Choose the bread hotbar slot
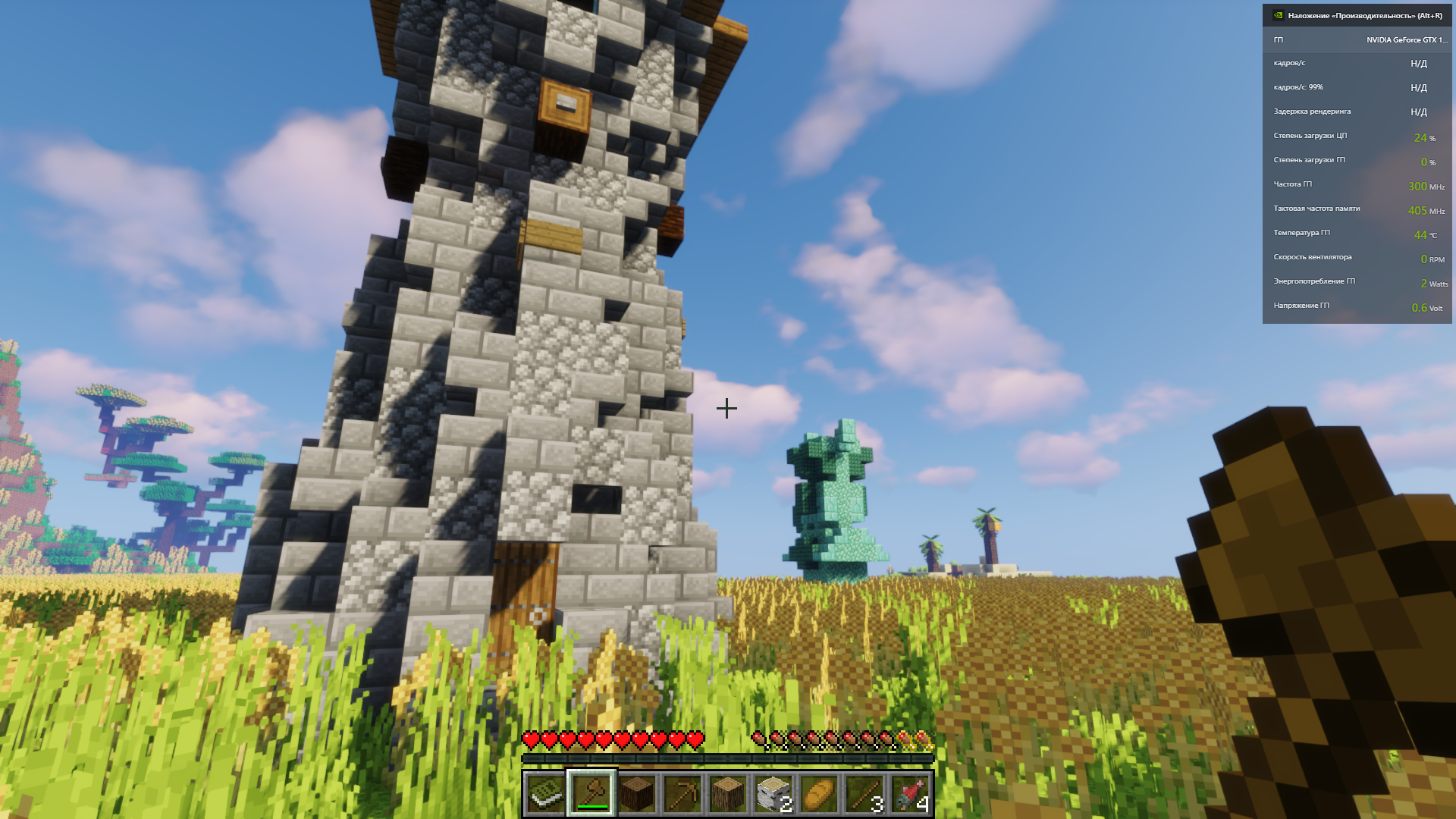Image resolution: width=1456 pixels, height=819 pixels. (819, 794)
